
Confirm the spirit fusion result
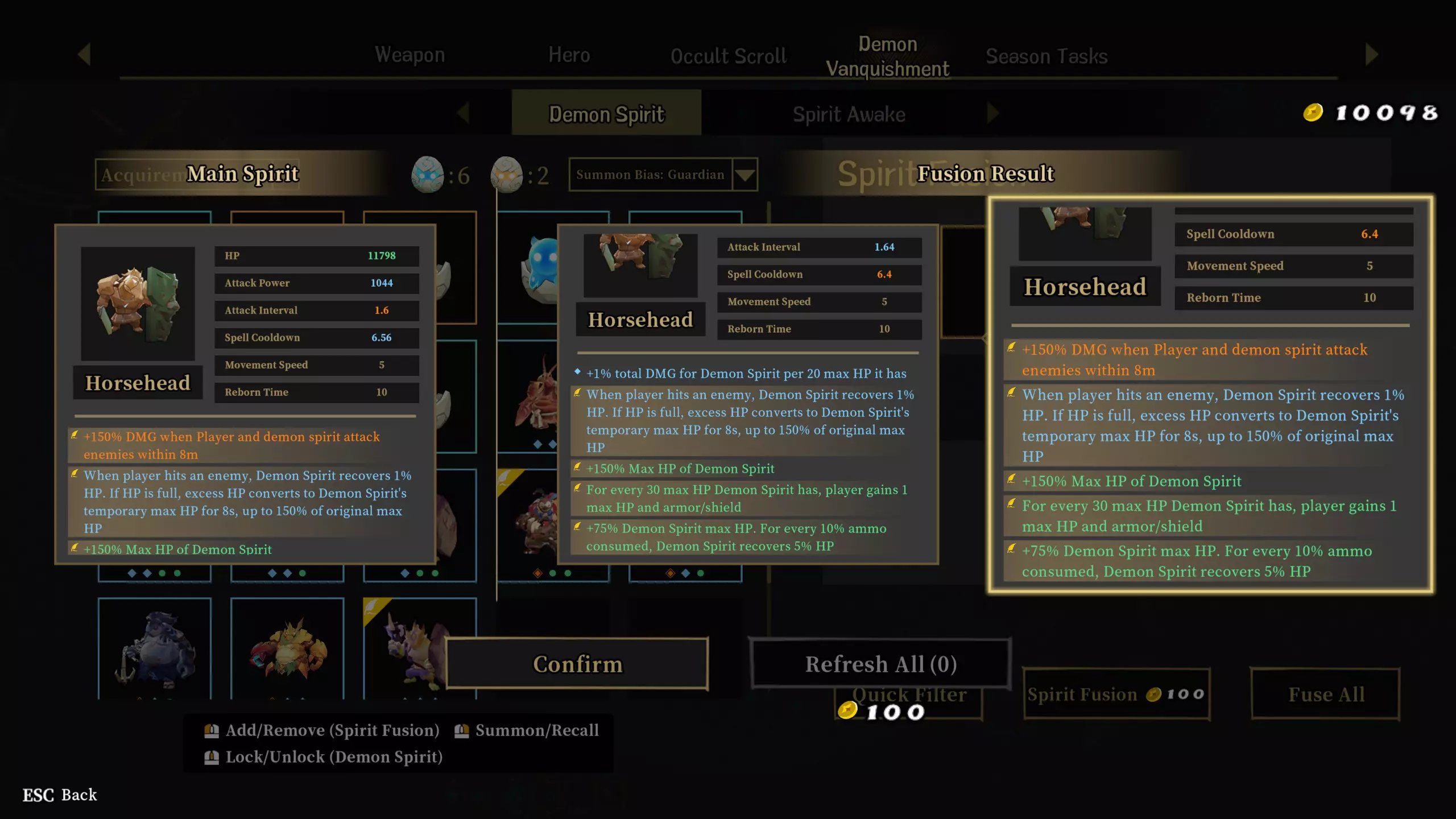577,664
